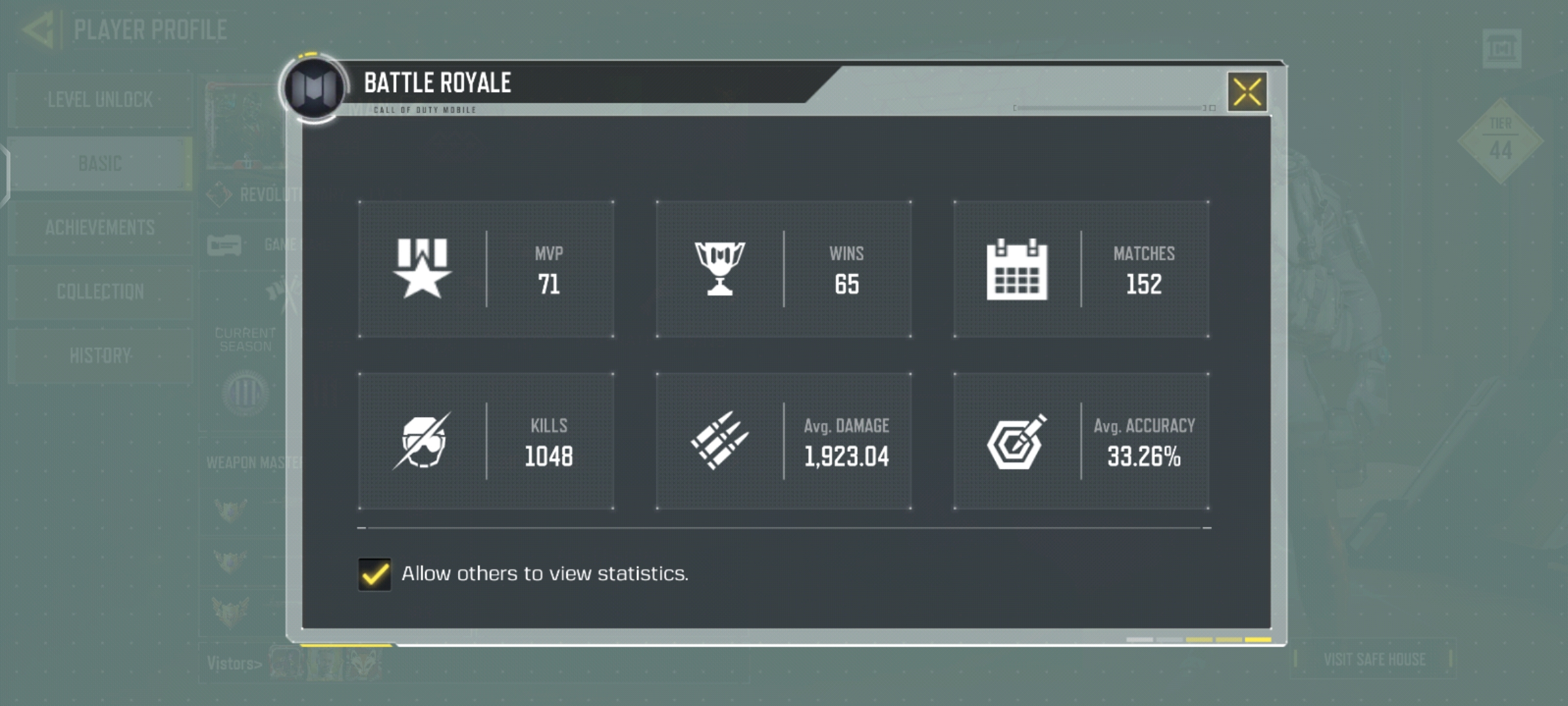Screen dimensions: 1568x706
Task: Click the Avg. Accuracy target icon
Action: point(1019,442)
